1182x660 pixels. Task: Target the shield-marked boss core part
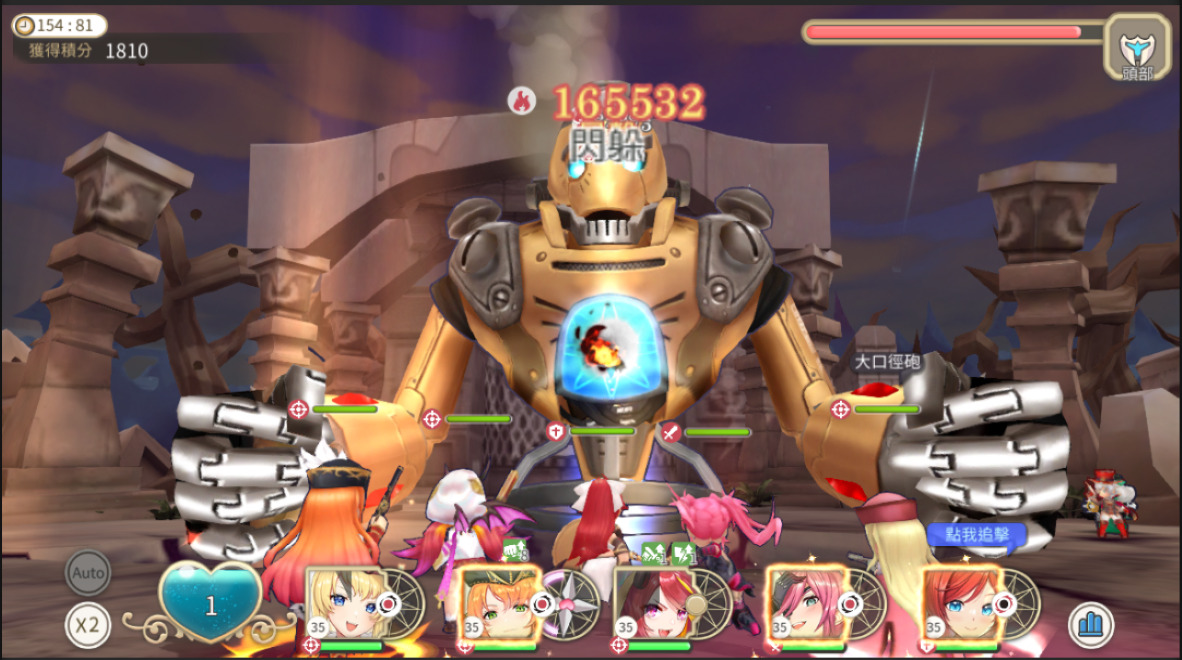[x=556, y=431]
